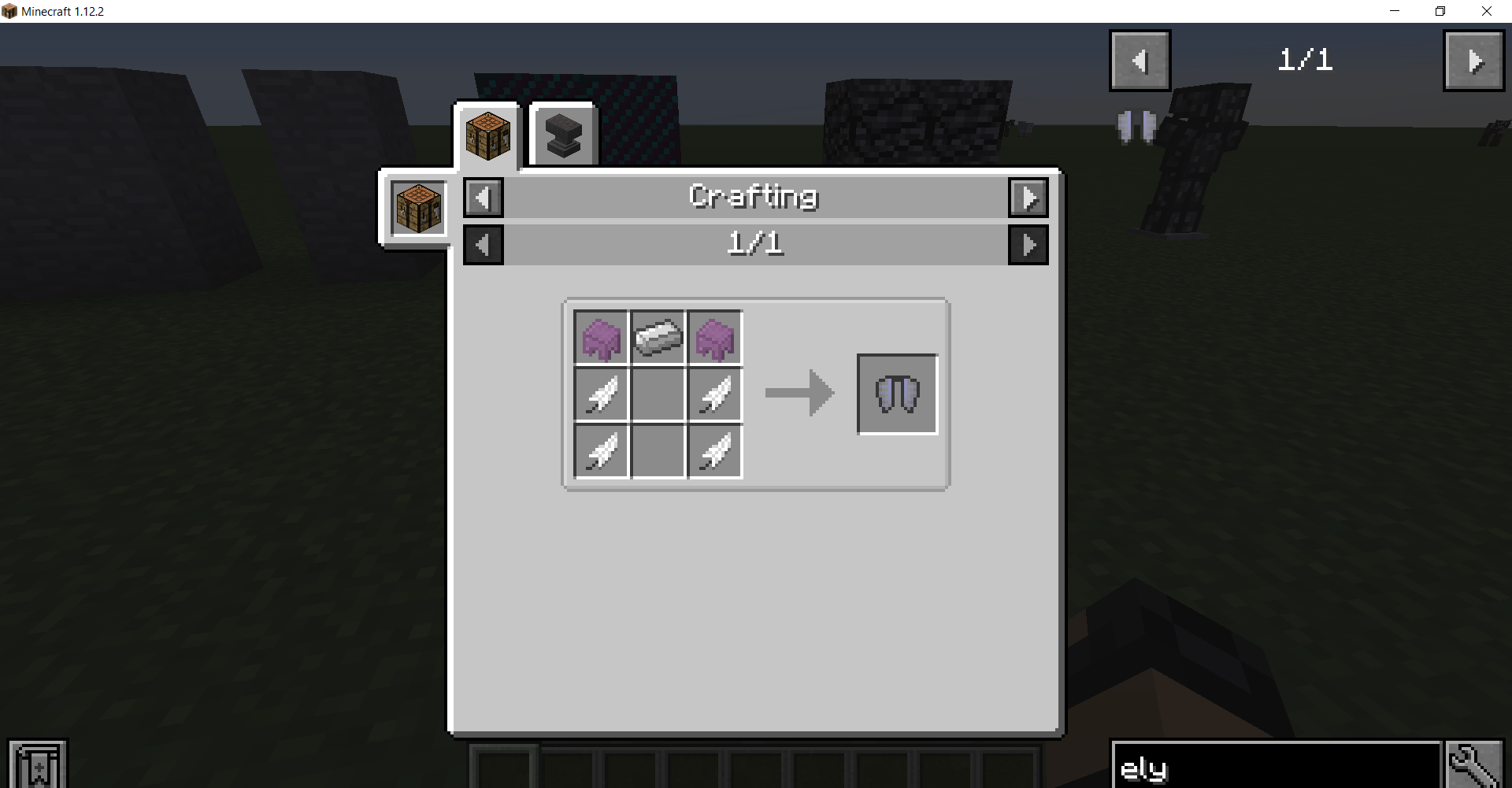Select the crafting table recipe tab
Screen dimensions: 1512x788
[487, 135]
